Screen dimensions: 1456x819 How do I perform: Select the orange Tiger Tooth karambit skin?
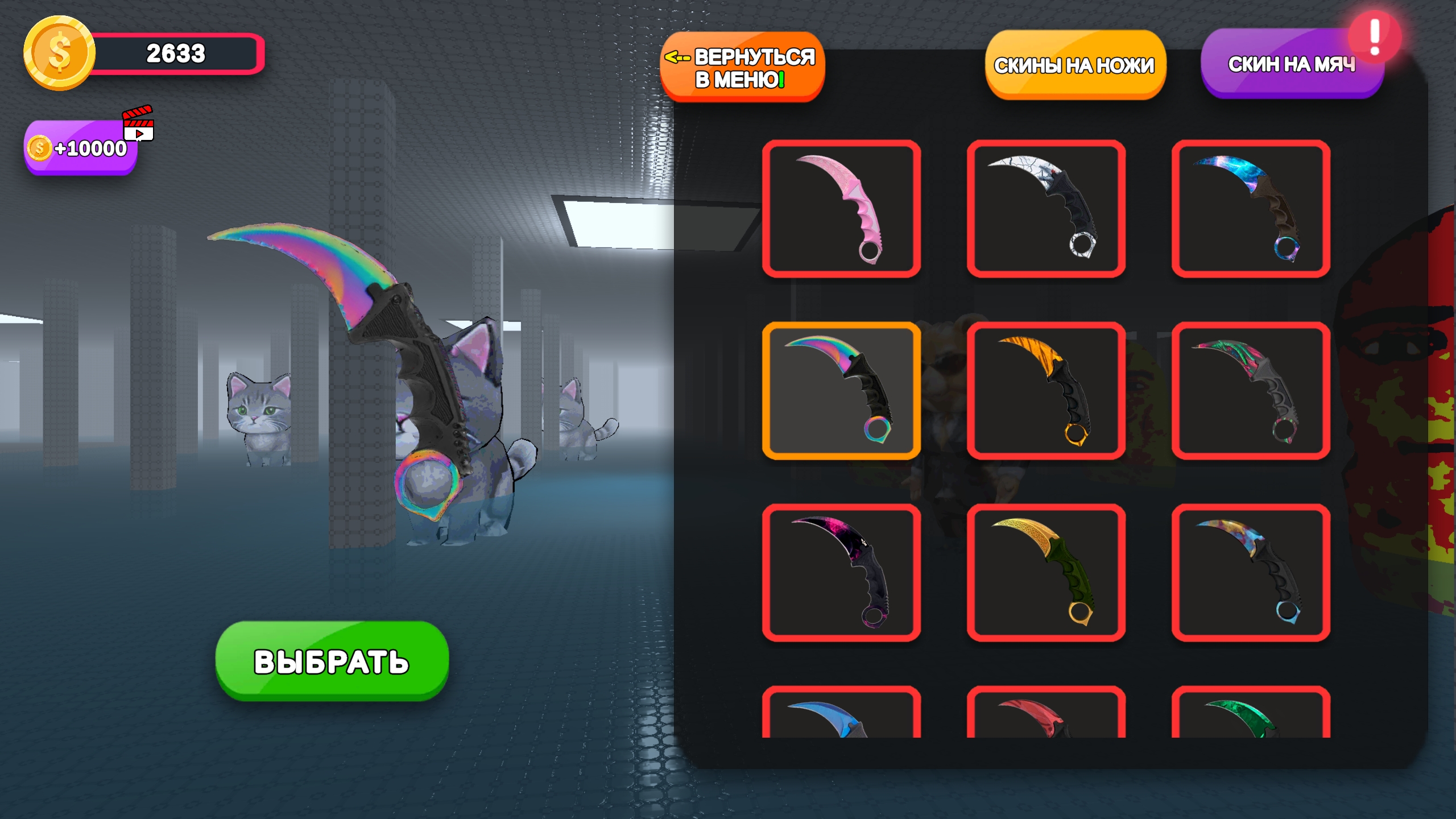[1046, 390]
